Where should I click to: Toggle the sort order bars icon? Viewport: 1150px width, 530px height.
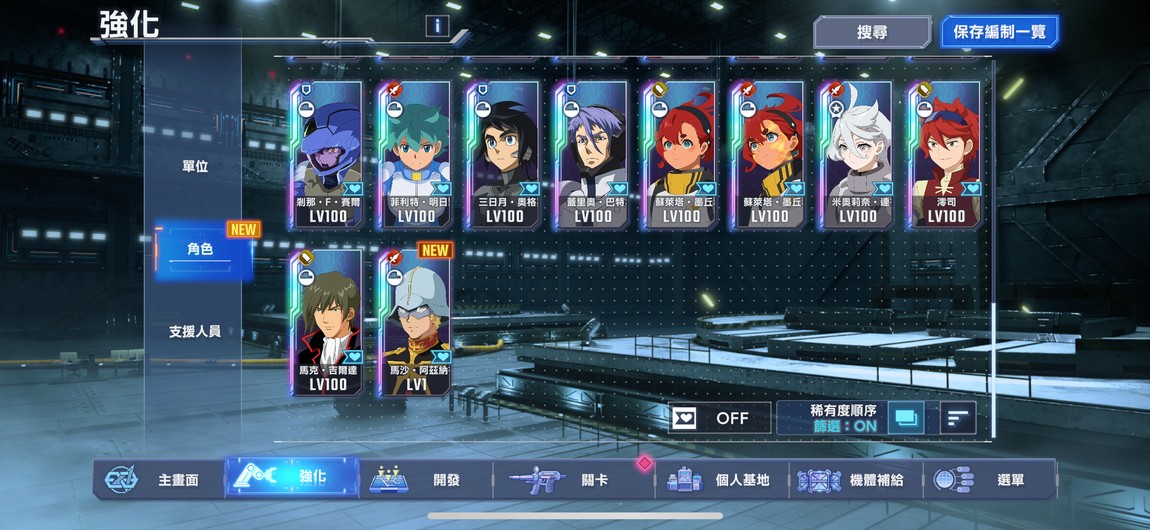pos(958,418)
